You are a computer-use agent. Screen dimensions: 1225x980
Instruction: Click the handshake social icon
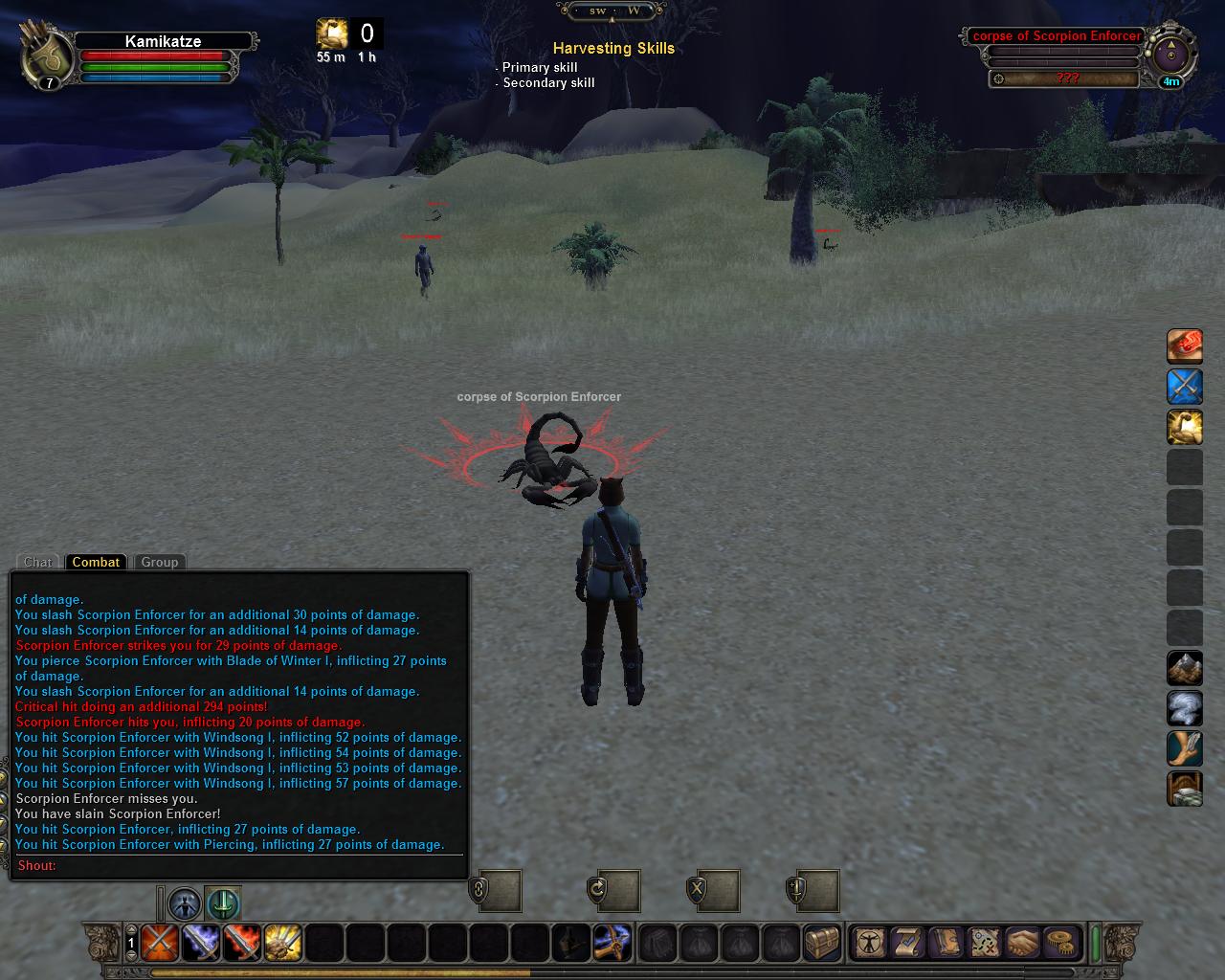1022,943
